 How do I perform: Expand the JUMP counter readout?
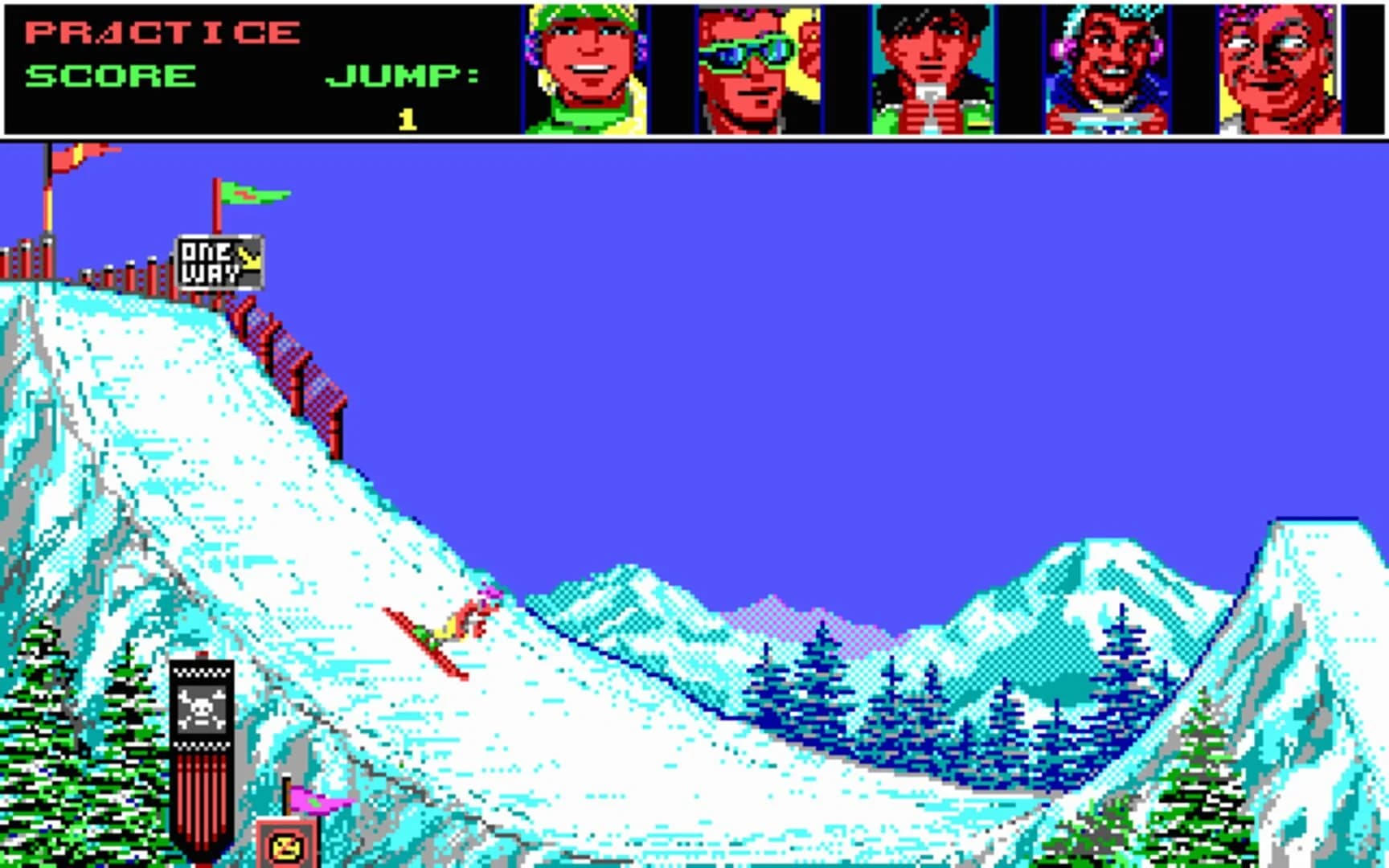pyautogui.click(x=408, y=117)
